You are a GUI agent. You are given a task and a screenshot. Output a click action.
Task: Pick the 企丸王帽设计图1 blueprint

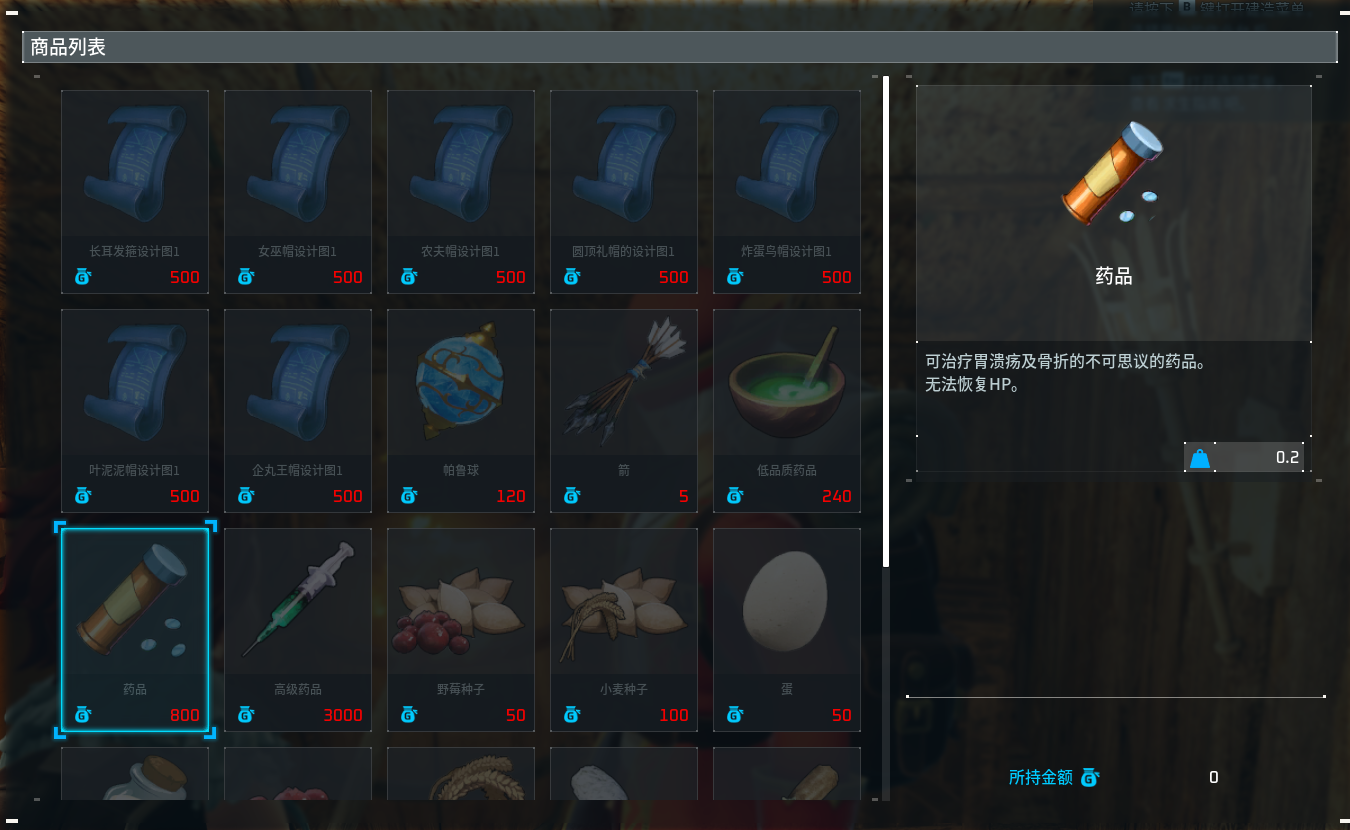pos(298,411)
